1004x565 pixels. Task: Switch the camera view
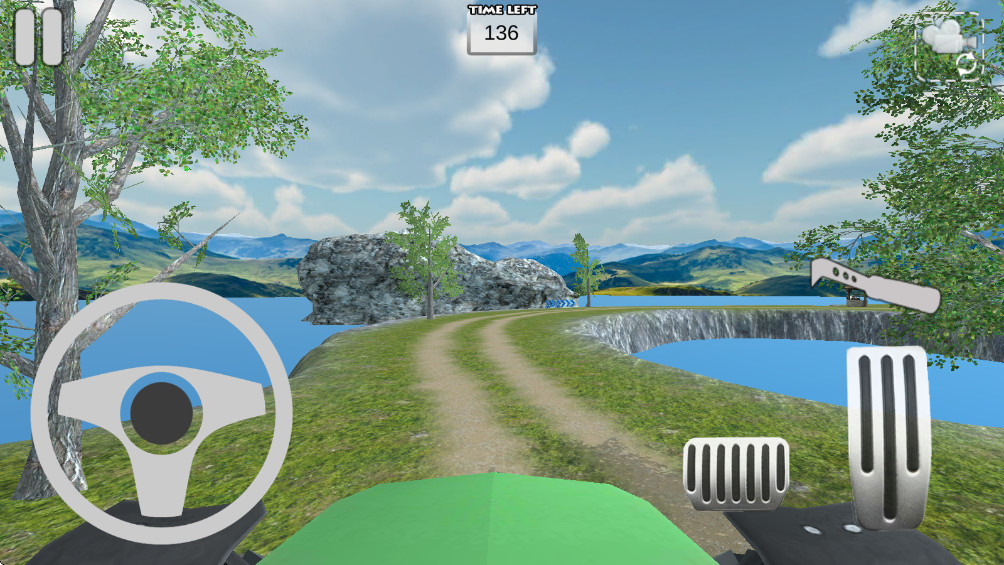coord(948,47)
